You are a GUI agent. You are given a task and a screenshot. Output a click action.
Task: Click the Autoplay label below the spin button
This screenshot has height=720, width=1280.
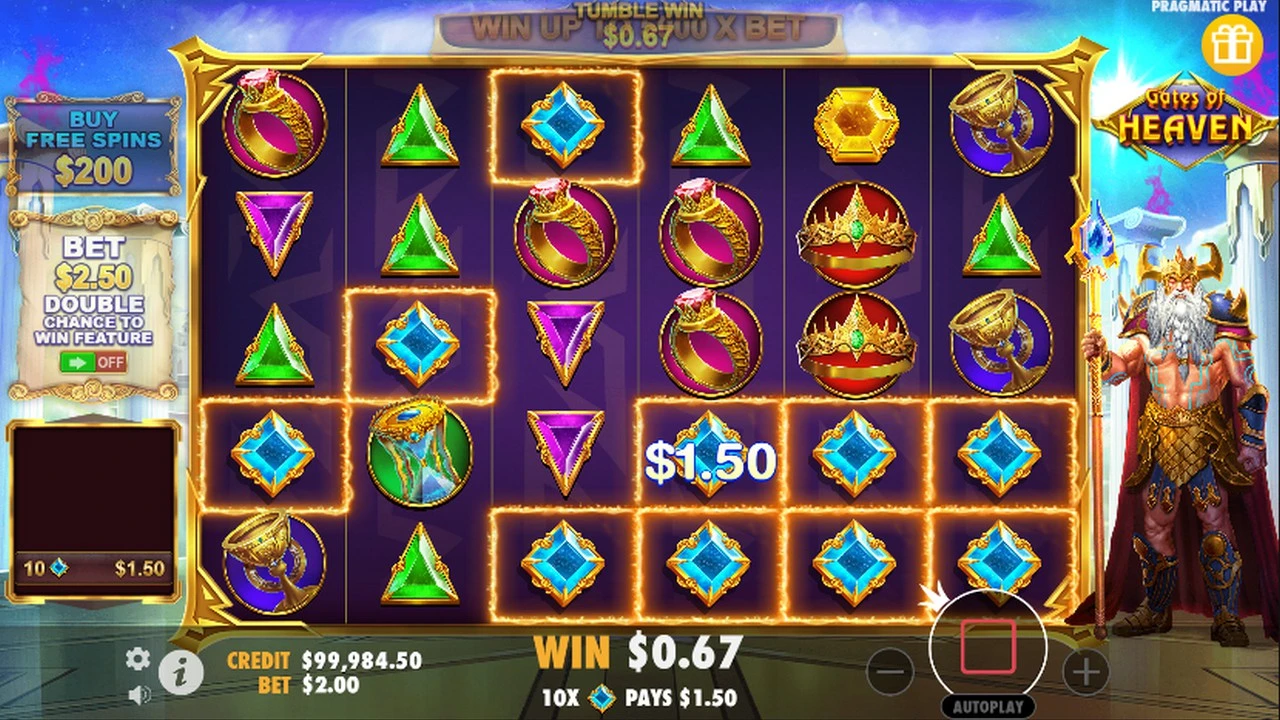point(989,707)
